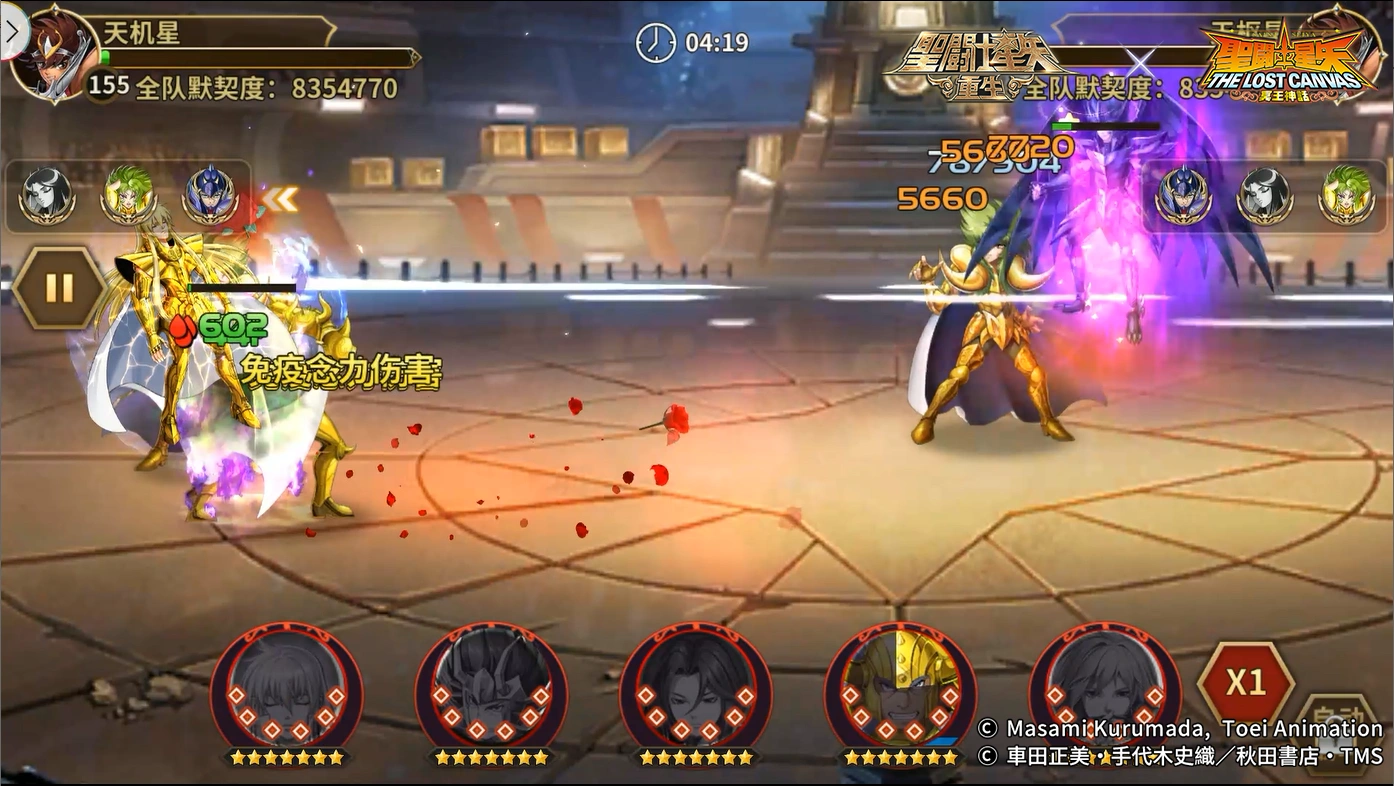
Task: Select the green-haired portrait in enemy team row
Action: (1345, 195)
